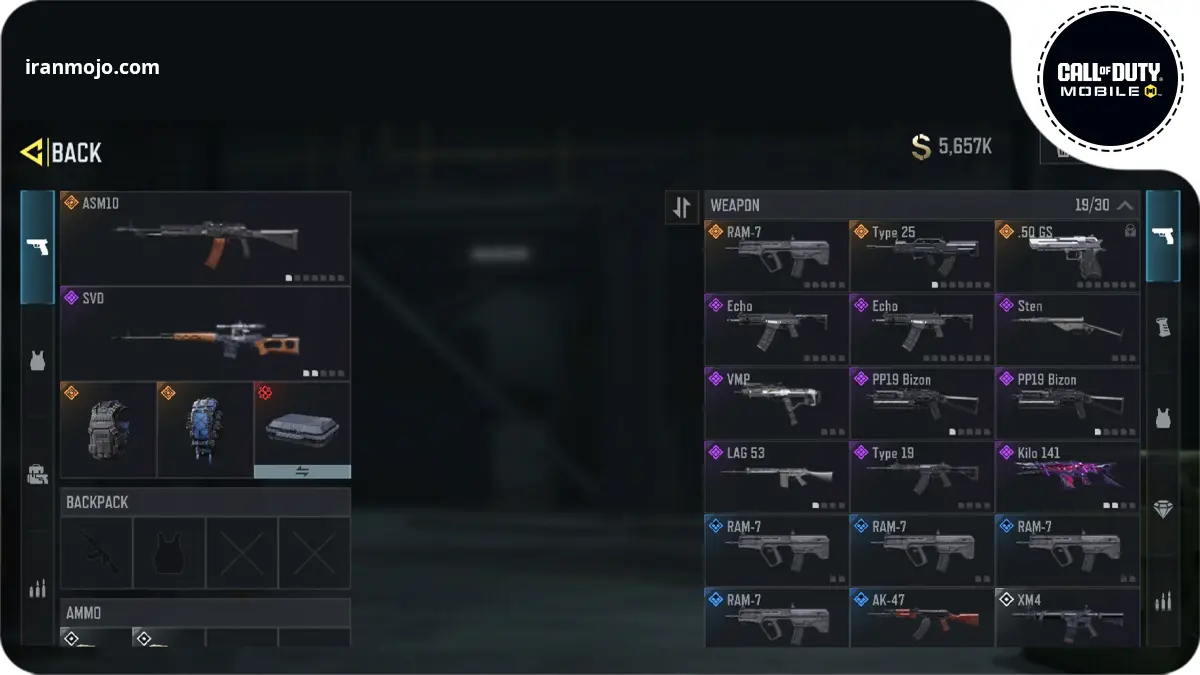Select the AK-47 in storage
This screenshot has height=675, width=1200.
921,616
